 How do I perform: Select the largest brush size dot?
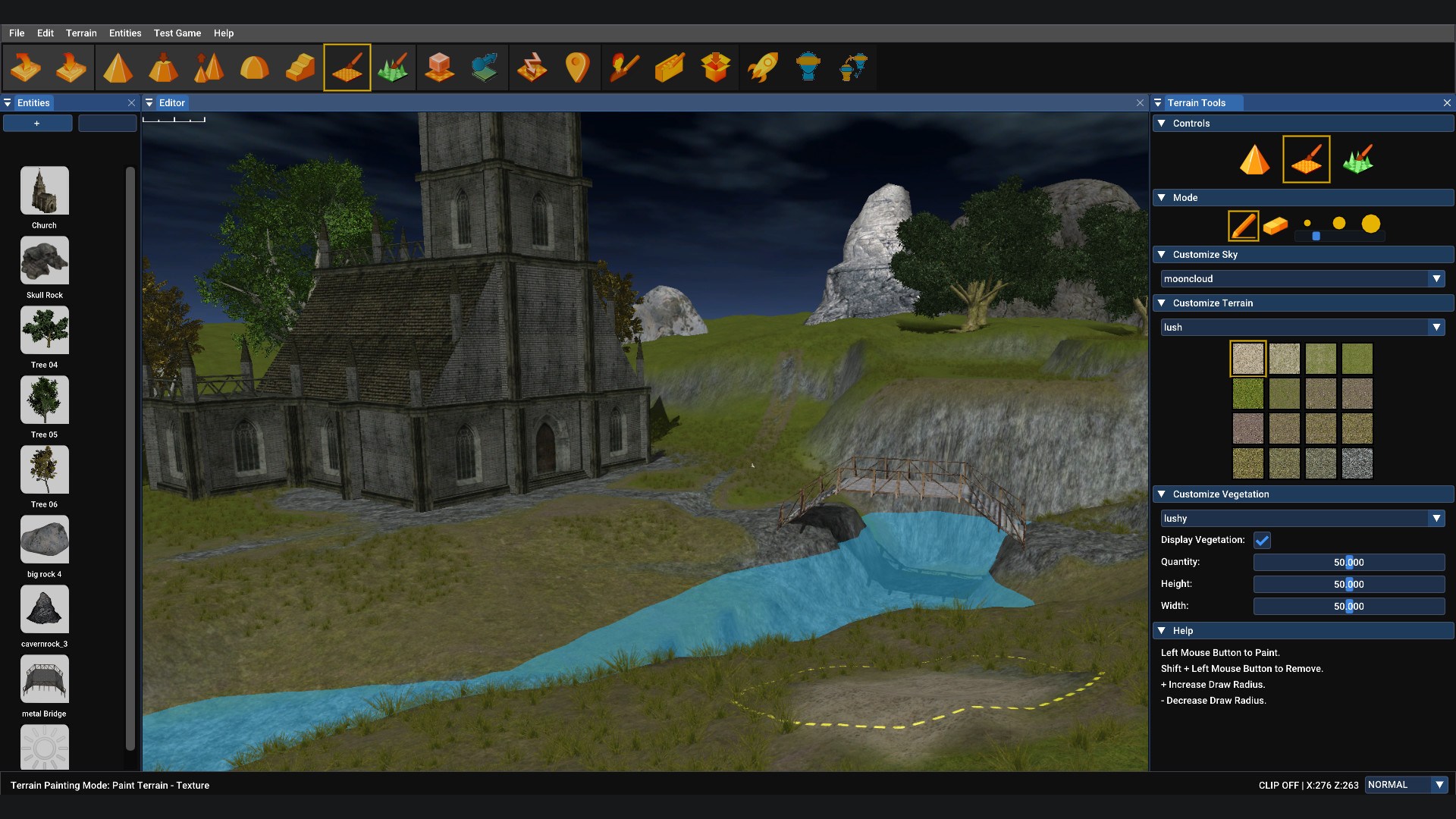(1371, 223)
